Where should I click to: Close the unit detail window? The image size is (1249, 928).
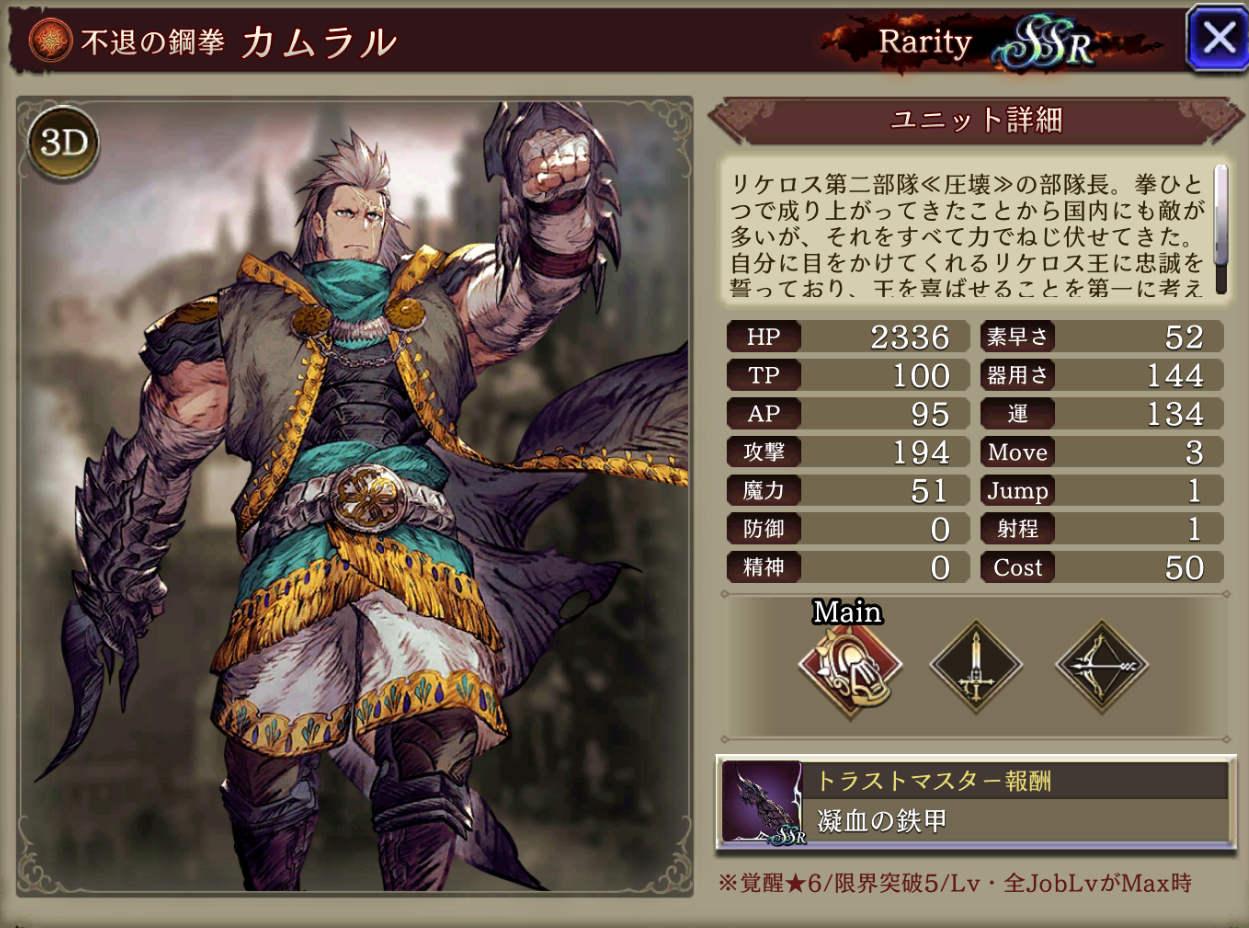[1217, 38]
